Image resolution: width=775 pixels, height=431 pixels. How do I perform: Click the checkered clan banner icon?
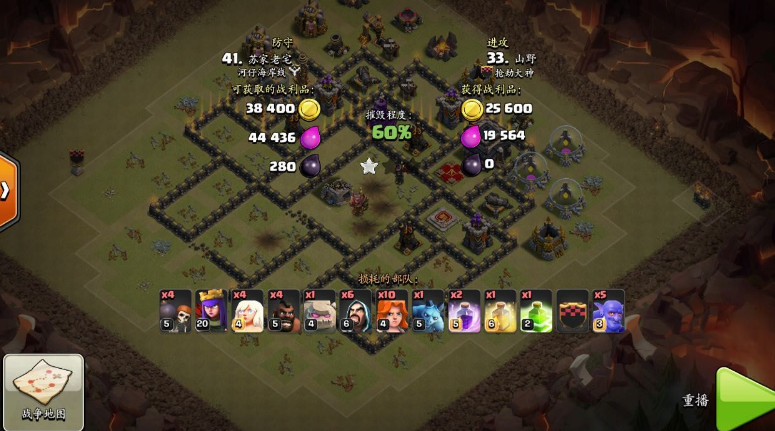(573, 312)
